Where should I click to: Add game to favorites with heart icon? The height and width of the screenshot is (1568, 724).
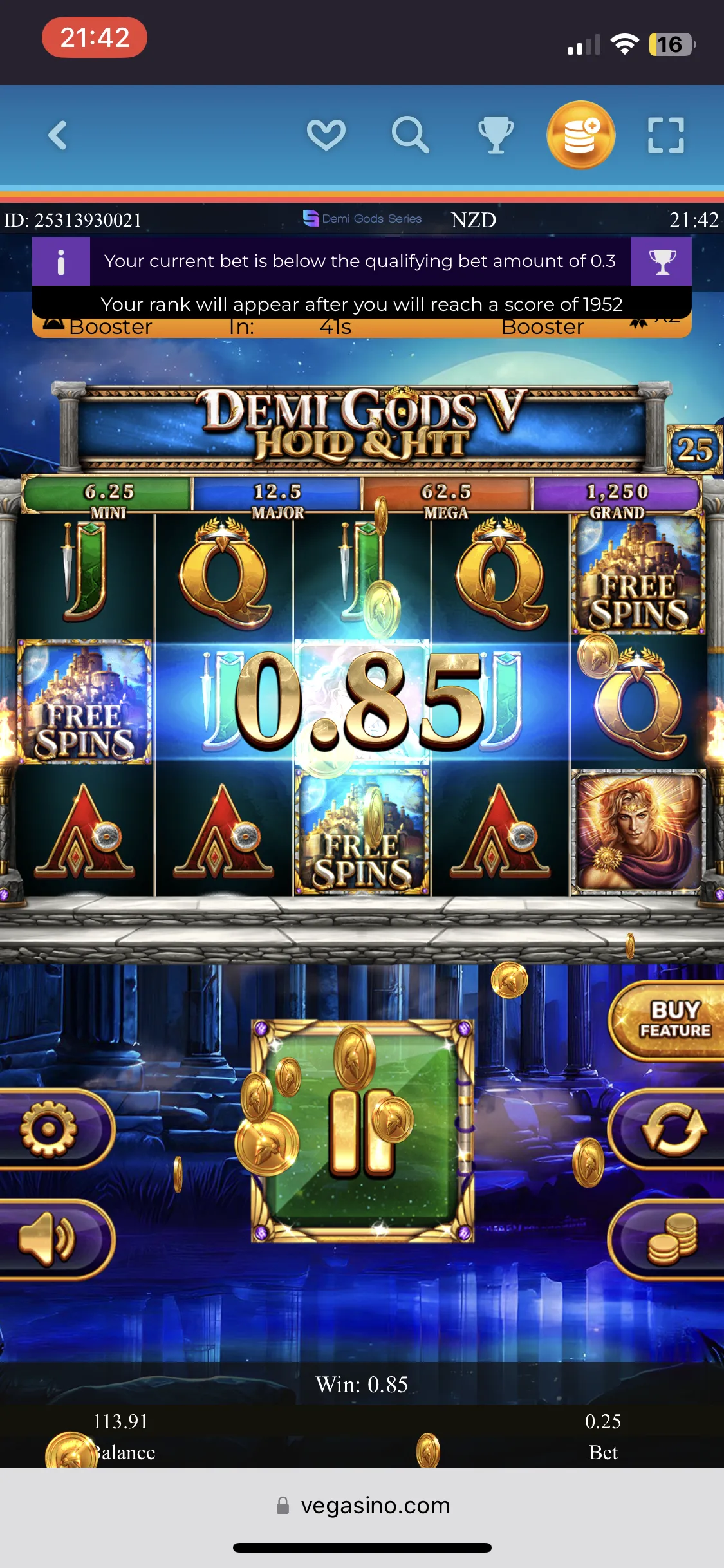[x=326, y=135]
